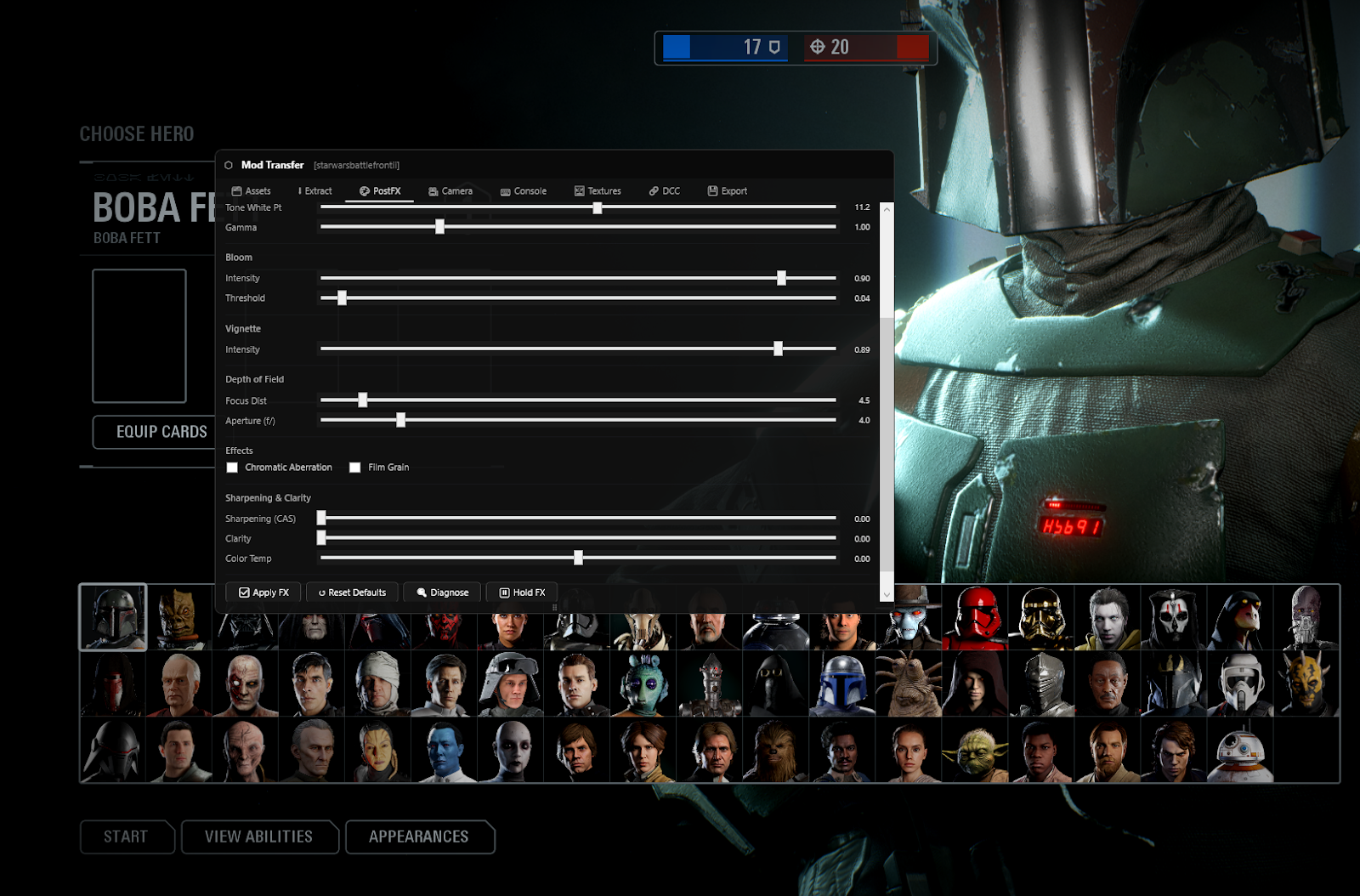
Task: Enable Chromatic Aberration effect
Action: coord(232,467)
